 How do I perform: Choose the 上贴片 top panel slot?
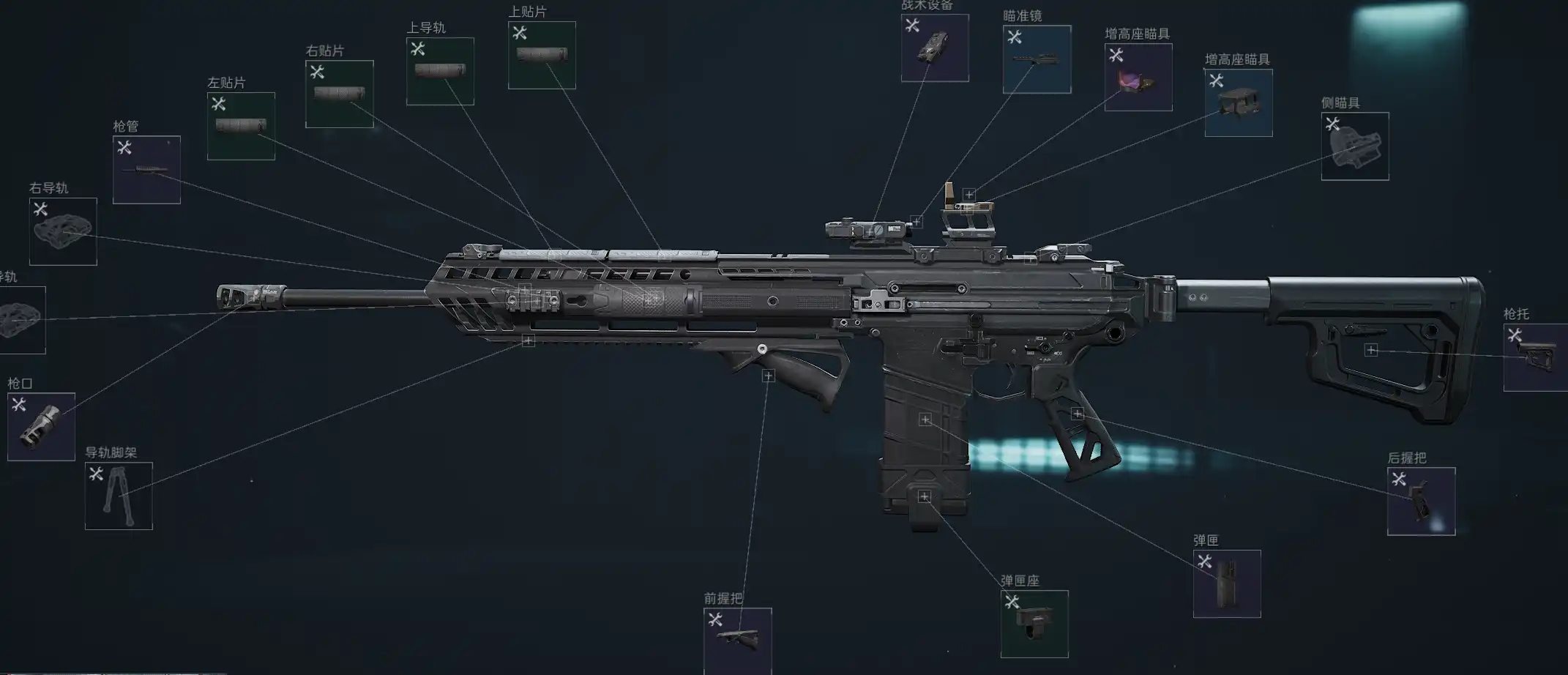(542, 55)
